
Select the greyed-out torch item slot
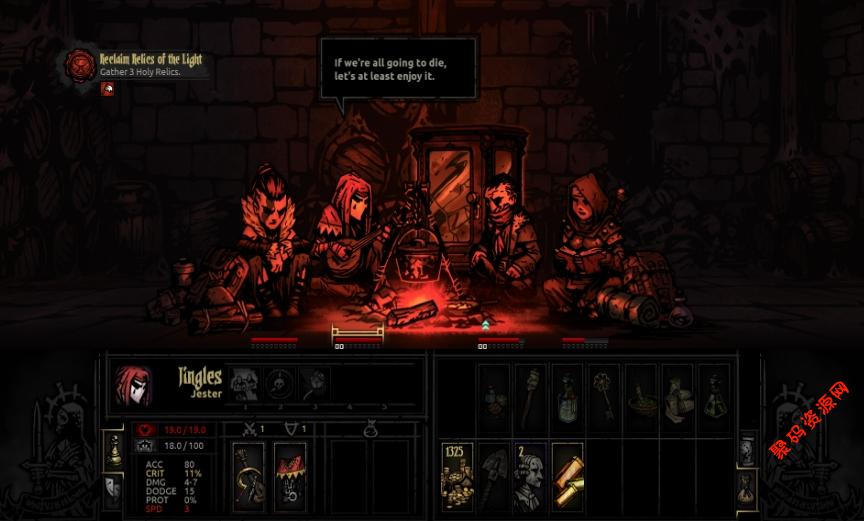pyautogui.click(x=530, y=398)
